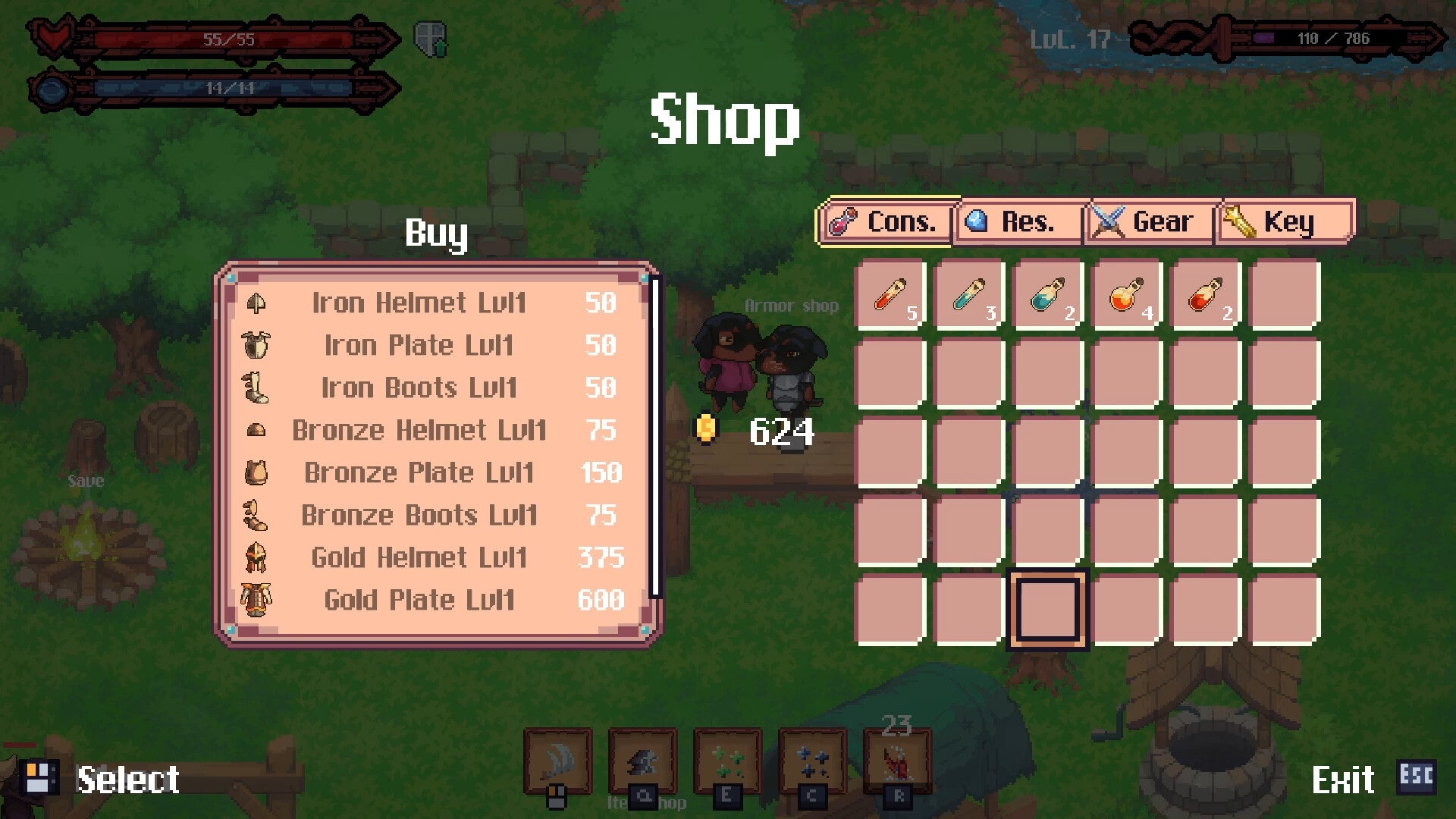
Task: Select the red health potion vial in inventory
Action: click(891, 296)
